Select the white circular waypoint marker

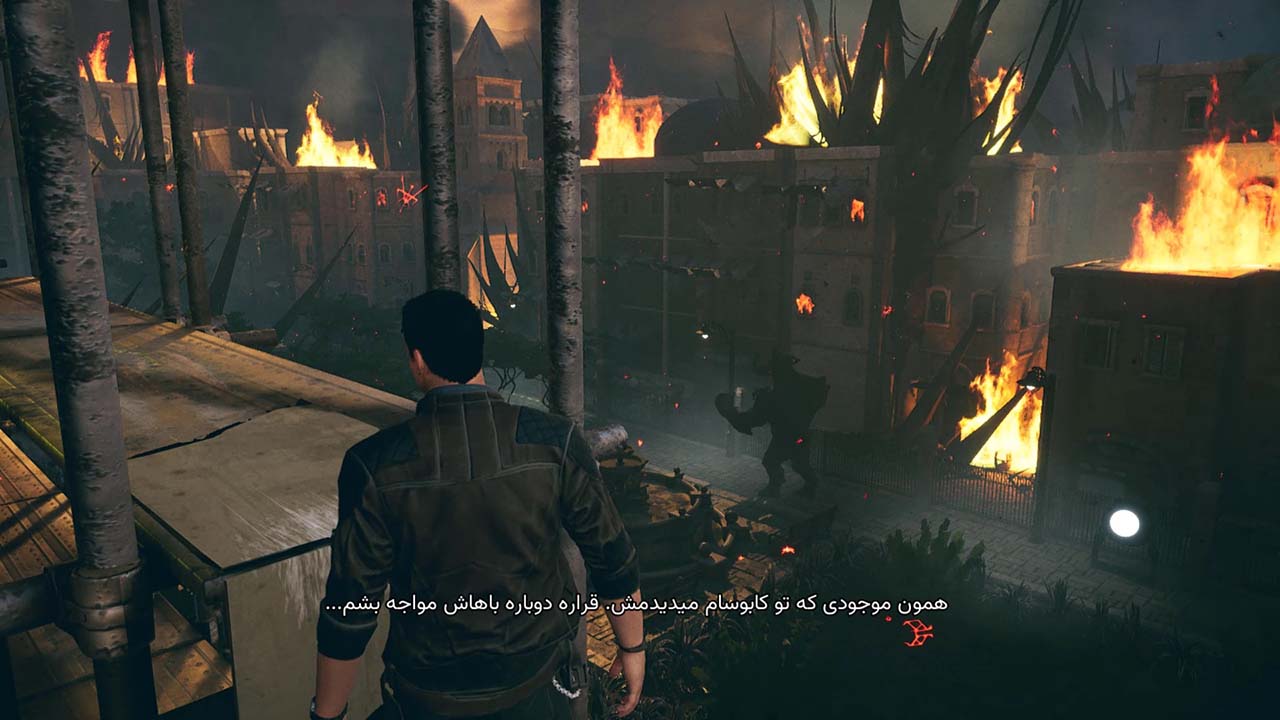click(1124, 523)
